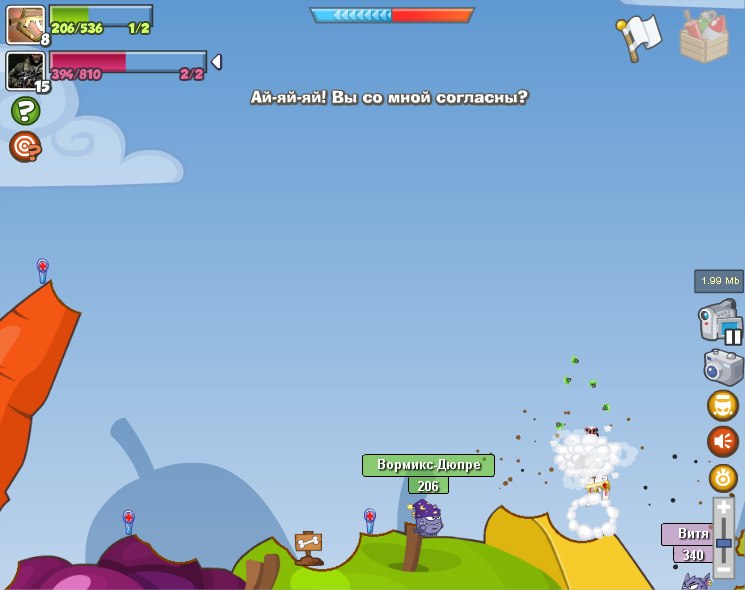Collapse the team panel with the white arrow
The width and height of the screenshot is (745, 590).
click(216, 62)
